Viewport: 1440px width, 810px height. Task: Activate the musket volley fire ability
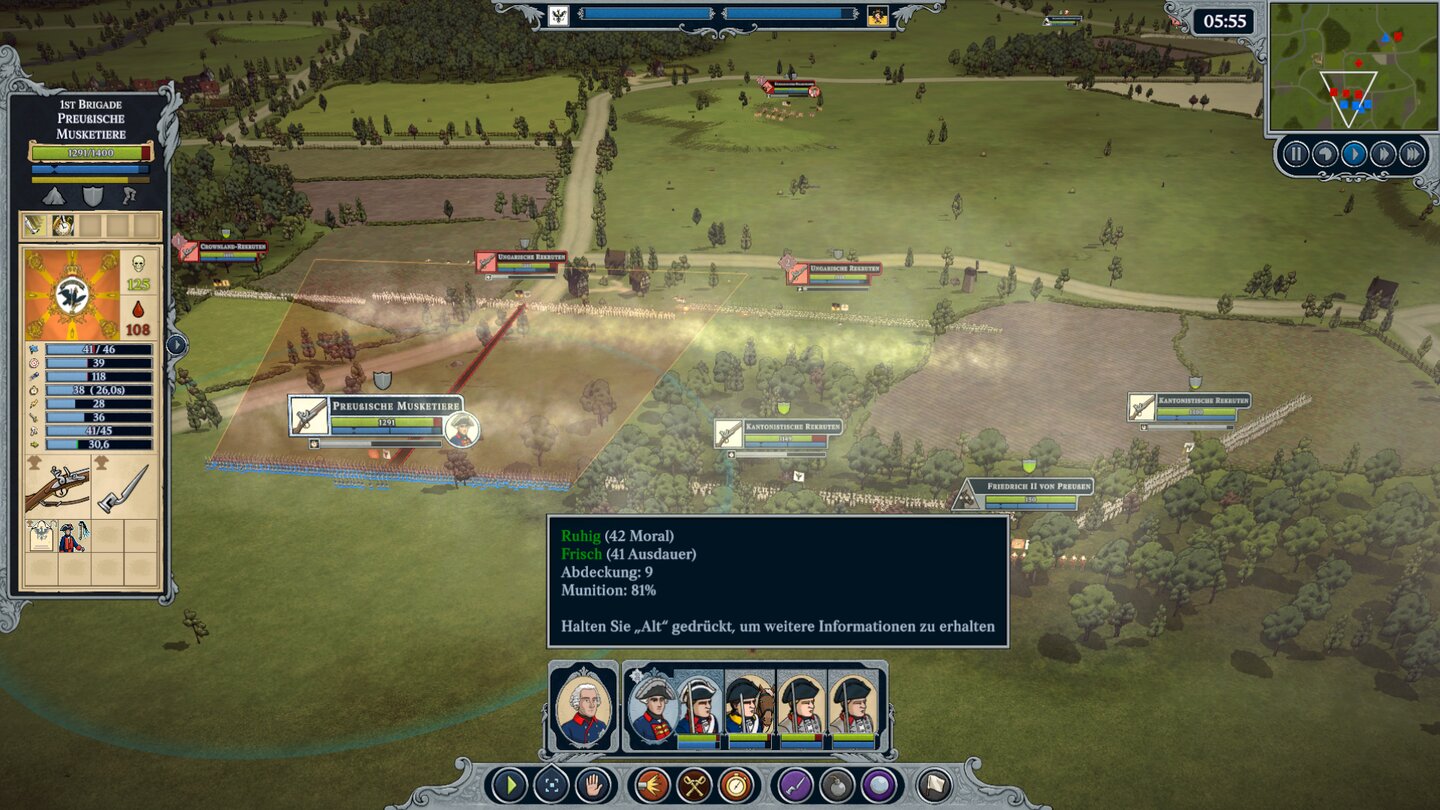[x=652, y=785]
